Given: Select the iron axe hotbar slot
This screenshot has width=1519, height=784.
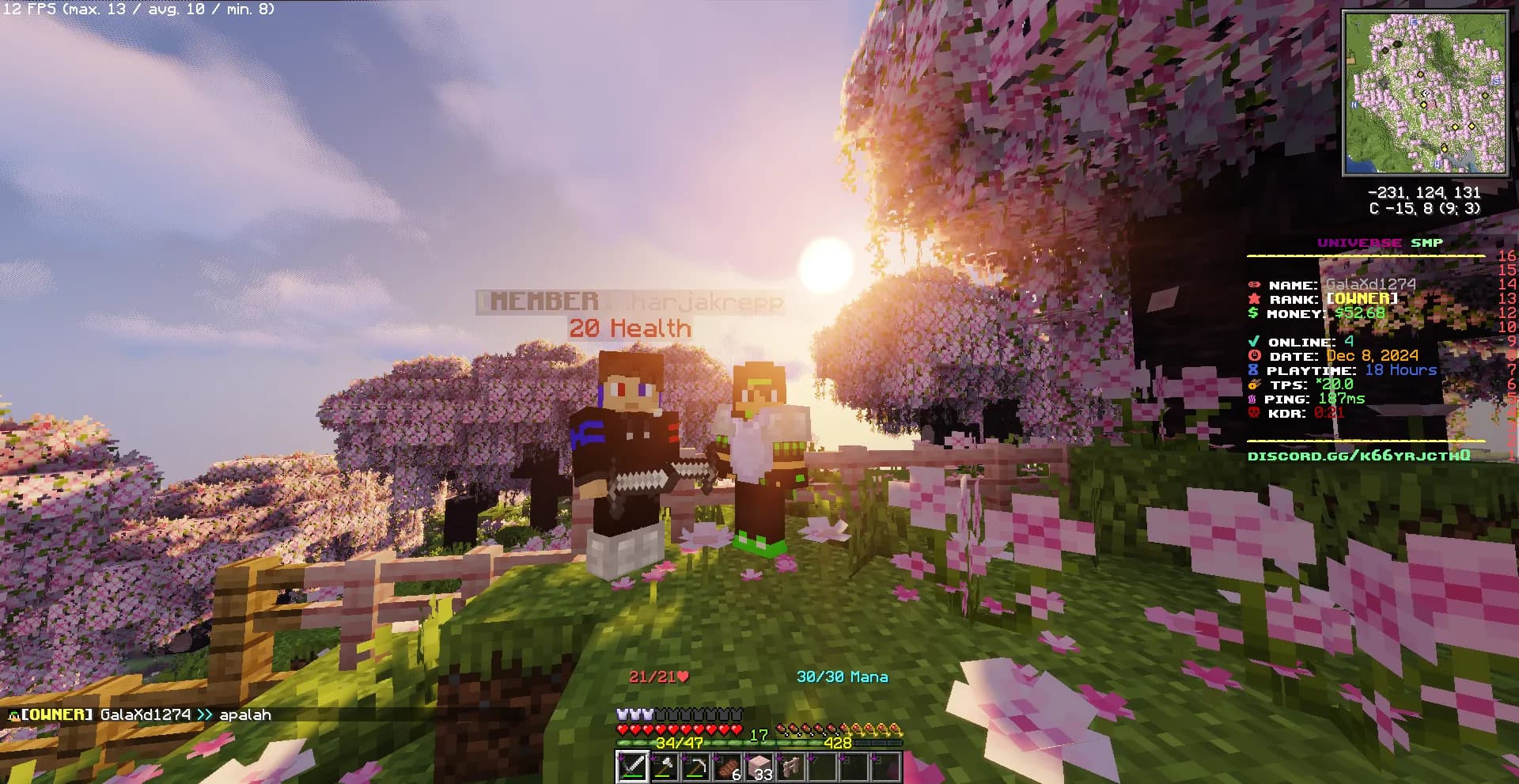Looking at the screenshot, I should [664, 767].
